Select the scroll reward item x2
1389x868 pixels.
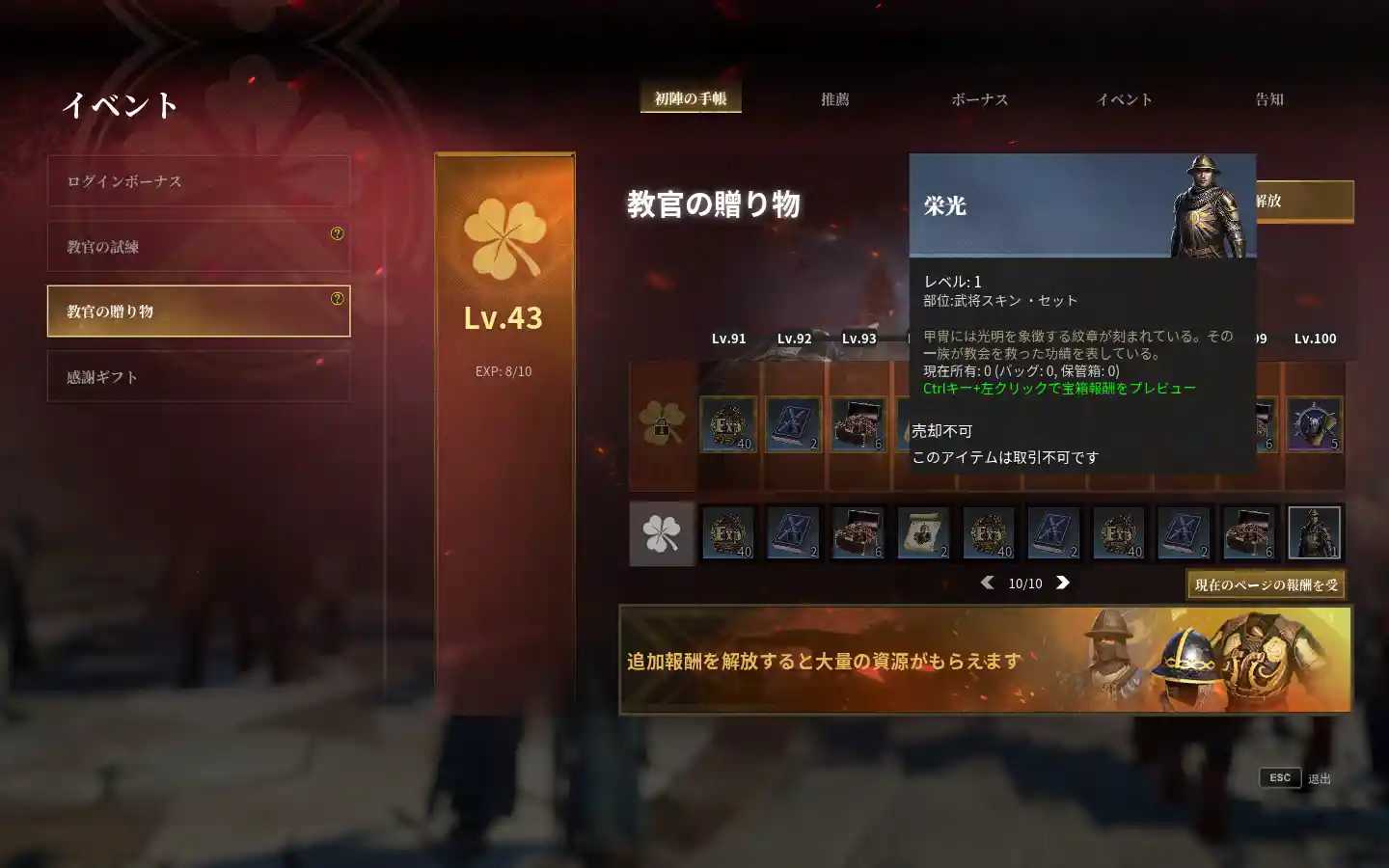(x=925, y=533)
